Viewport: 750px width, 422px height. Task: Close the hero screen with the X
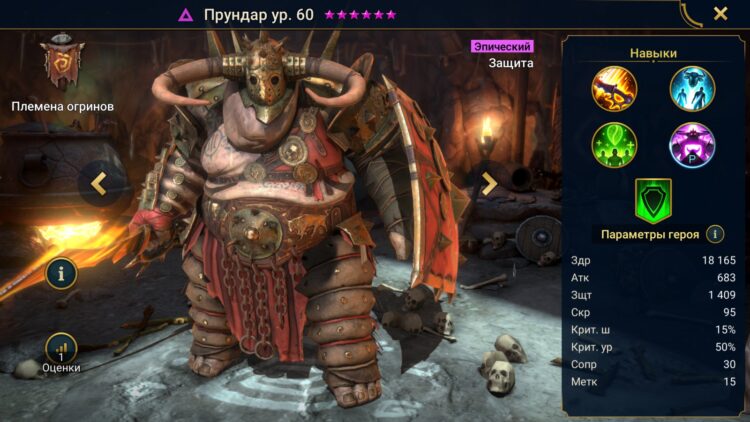tap(720, 14)
